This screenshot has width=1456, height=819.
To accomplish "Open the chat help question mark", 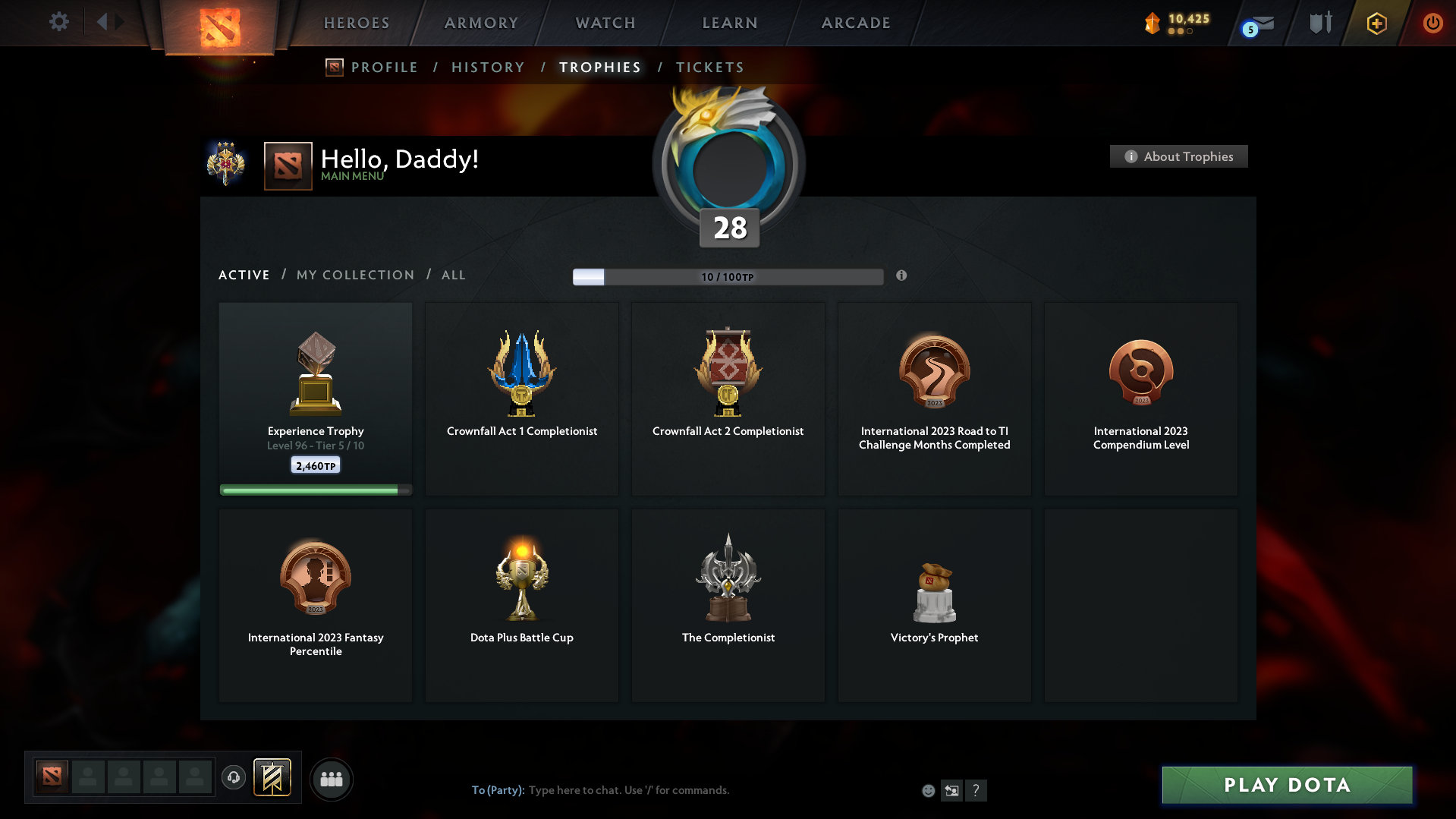I will click(x=976, y=790).
